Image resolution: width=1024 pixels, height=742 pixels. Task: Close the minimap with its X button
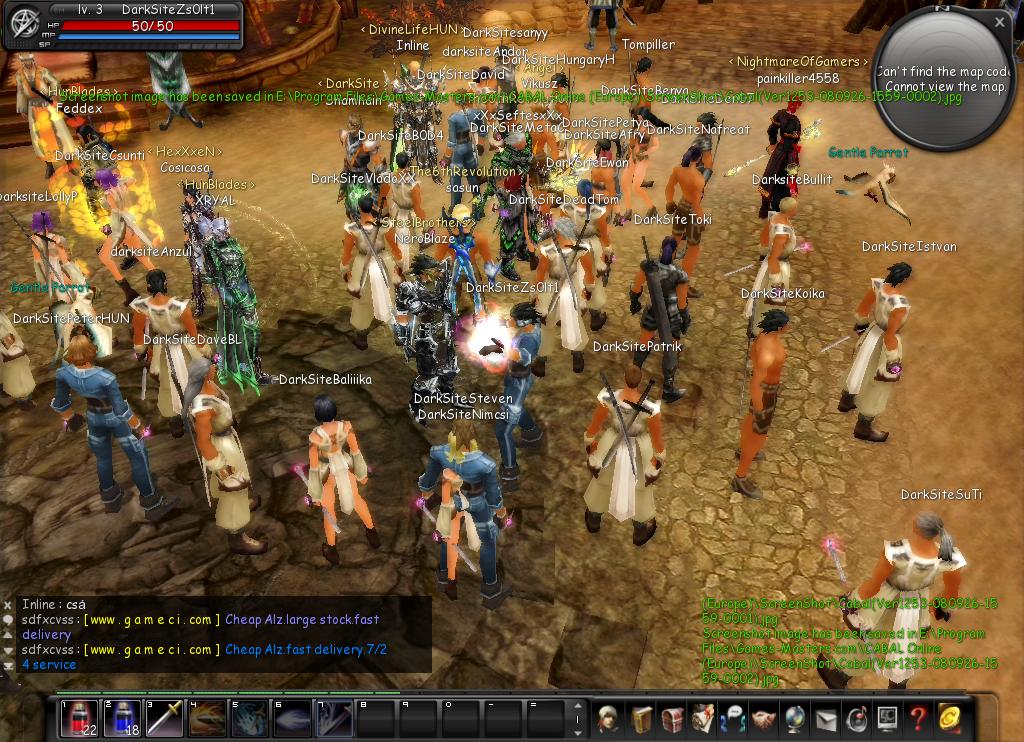[1000, 21]
